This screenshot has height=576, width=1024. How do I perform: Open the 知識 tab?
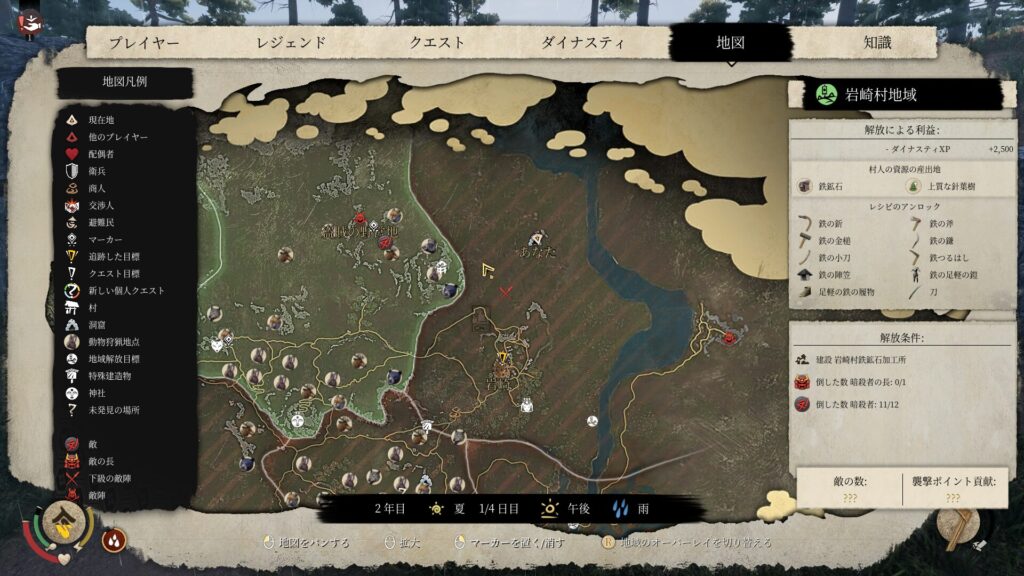coord(877,43)
